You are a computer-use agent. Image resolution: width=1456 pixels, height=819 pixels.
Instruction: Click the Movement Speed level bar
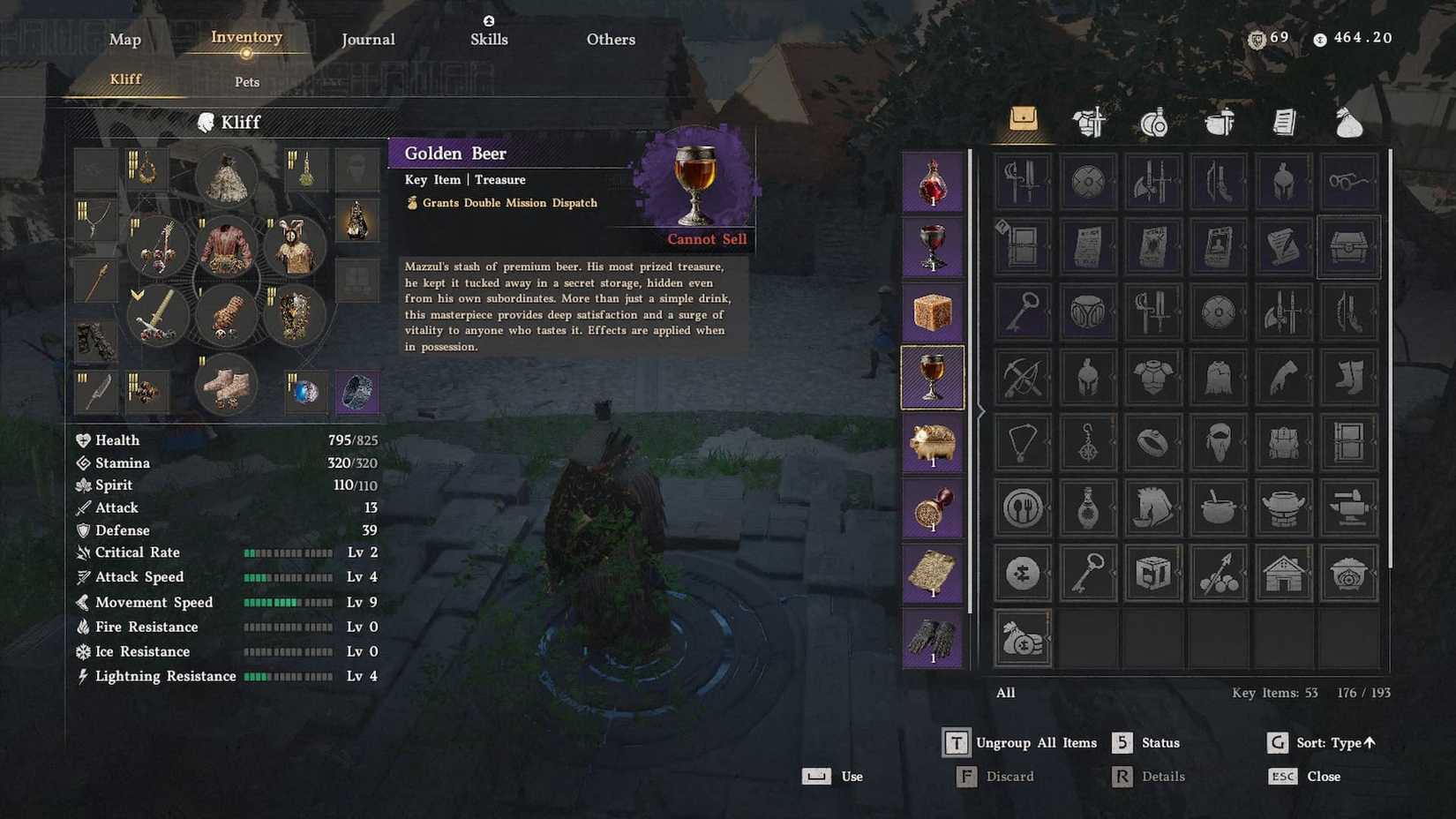click(289, 602)
